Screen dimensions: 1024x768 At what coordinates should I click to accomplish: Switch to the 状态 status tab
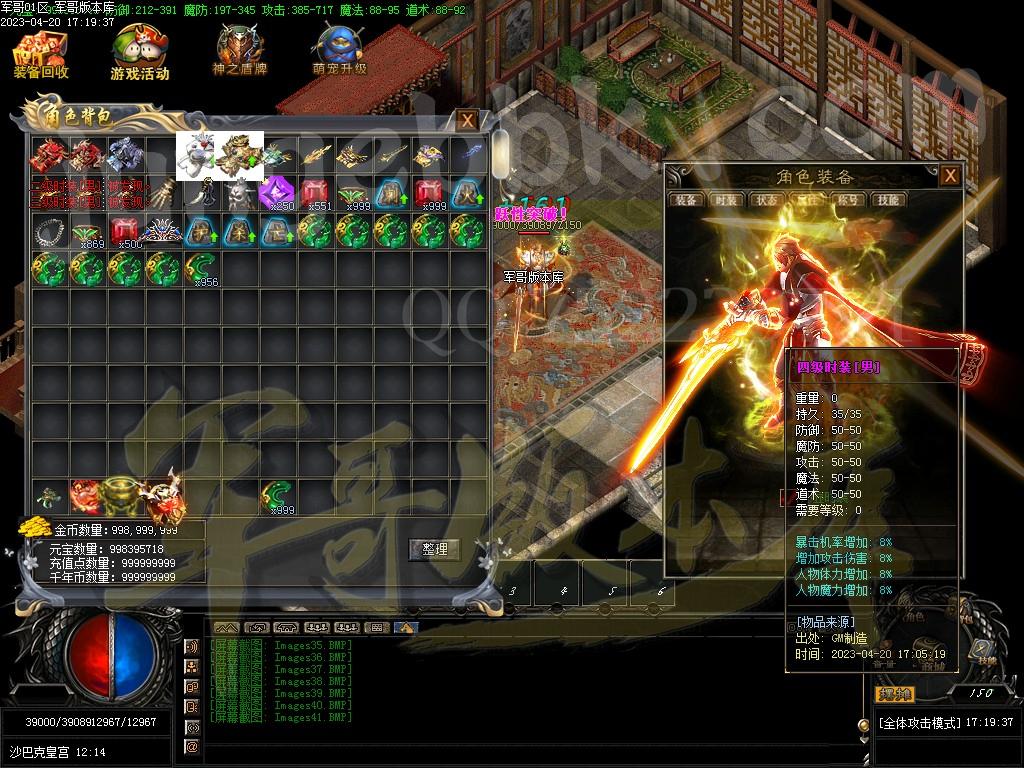(767, 199)
